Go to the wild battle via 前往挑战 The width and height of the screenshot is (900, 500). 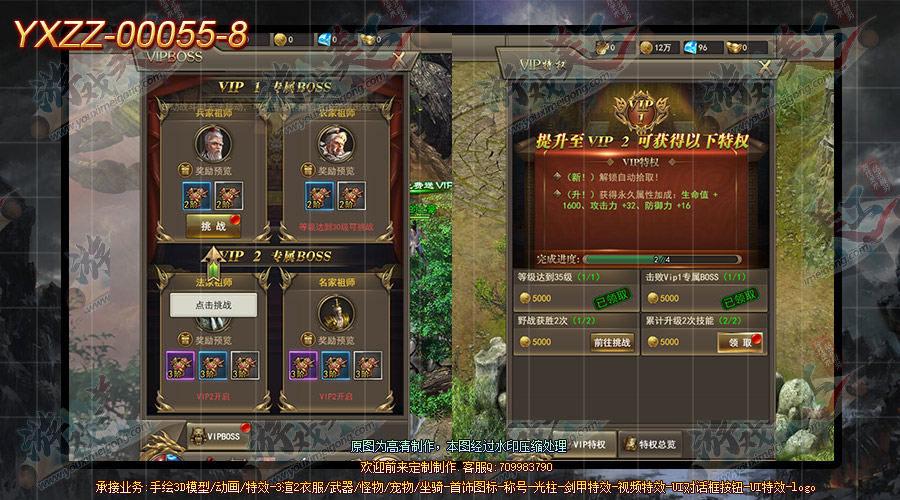click(612, 342)
